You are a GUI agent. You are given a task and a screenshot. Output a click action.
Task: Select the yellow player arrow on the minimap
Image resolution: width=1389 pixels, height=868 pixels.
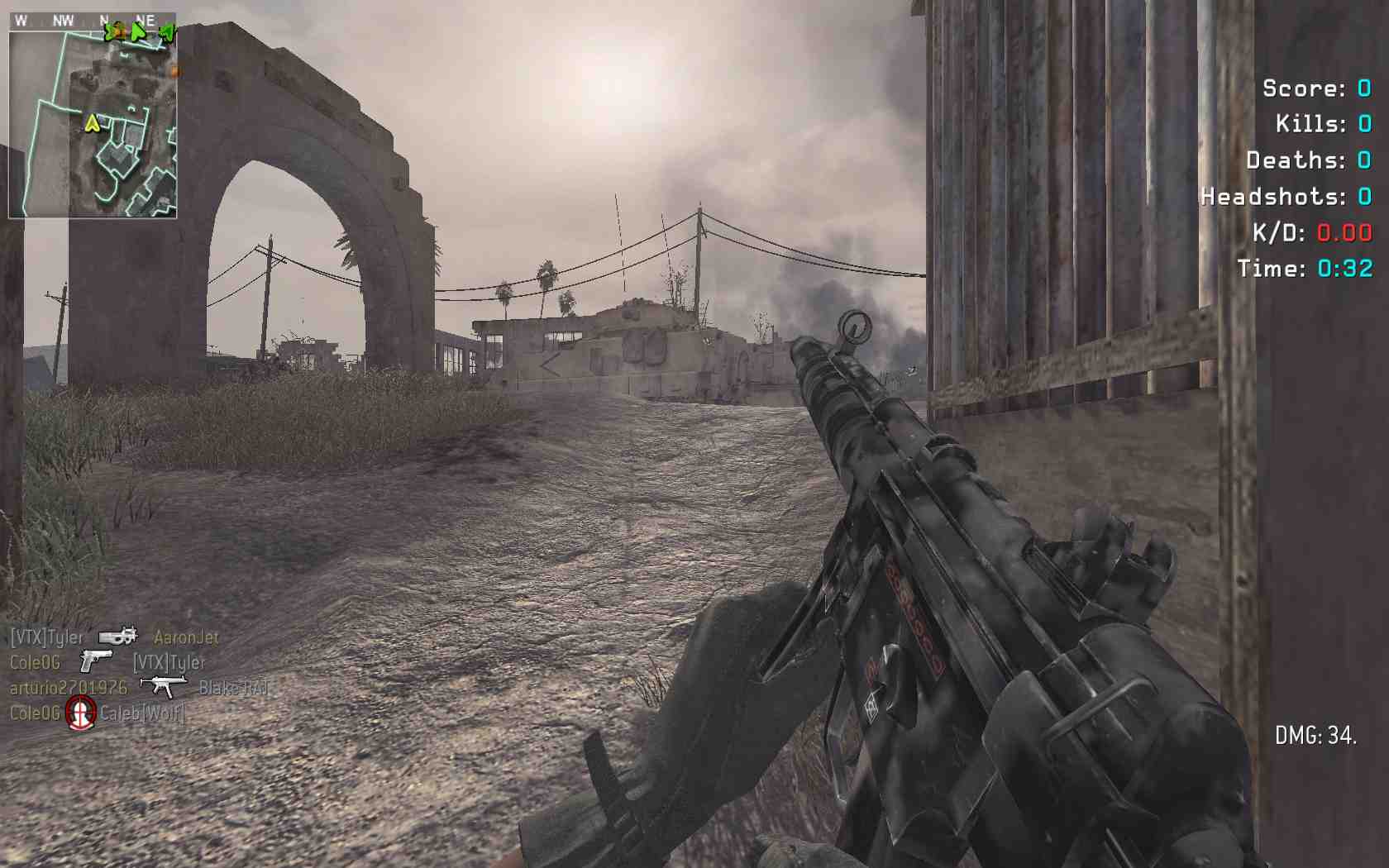(93, 124)
